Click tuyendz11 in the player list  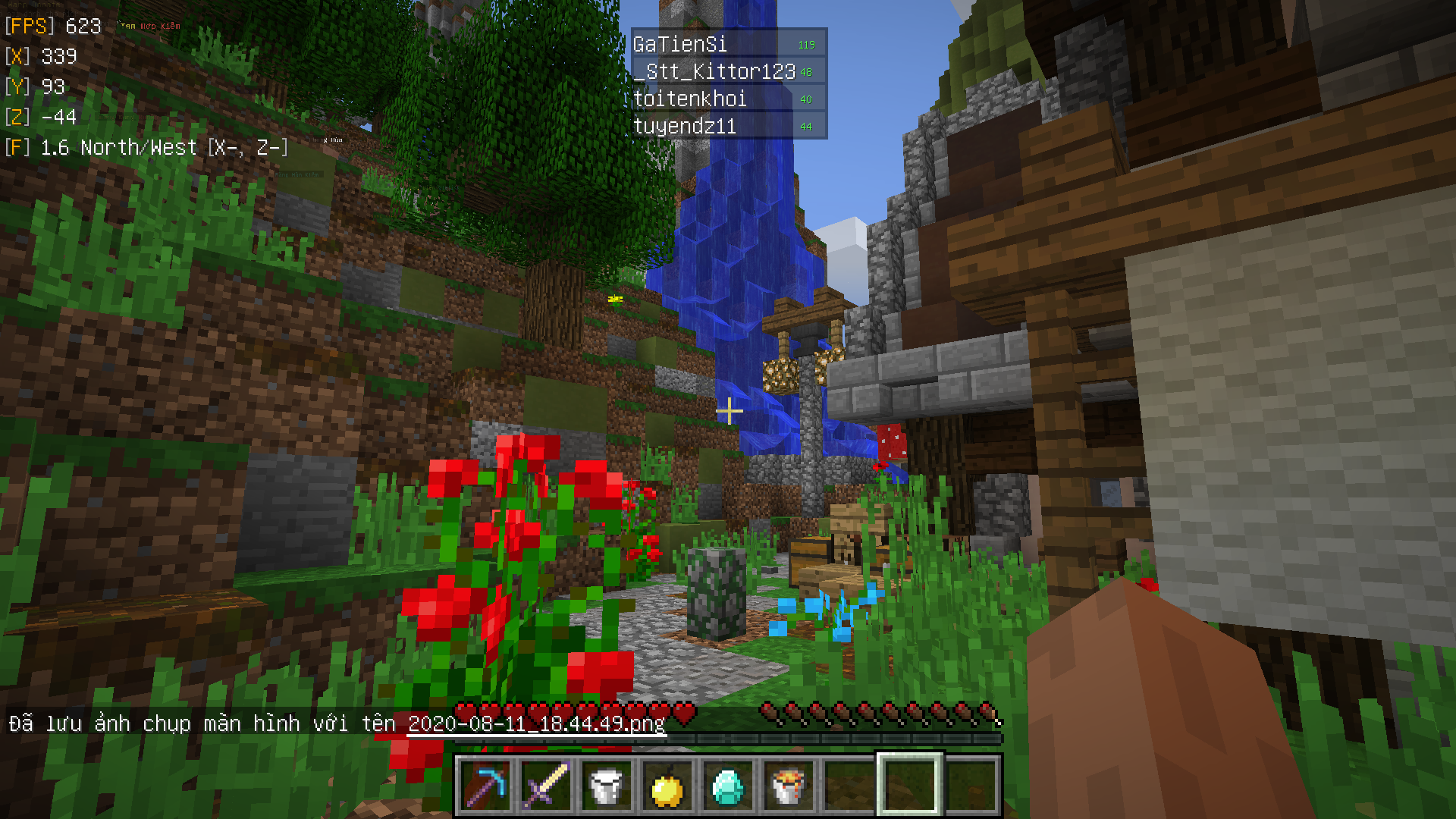685,127
